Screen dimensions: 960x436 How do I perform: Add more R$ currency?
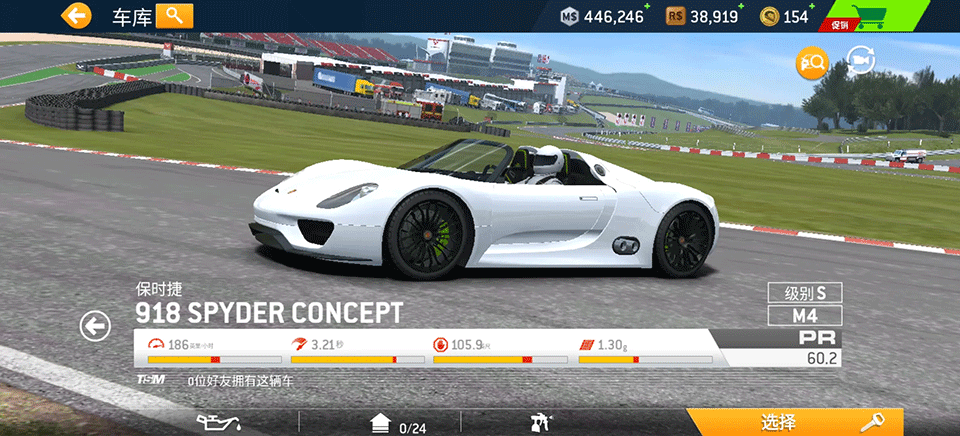click(x=741, y=8)
